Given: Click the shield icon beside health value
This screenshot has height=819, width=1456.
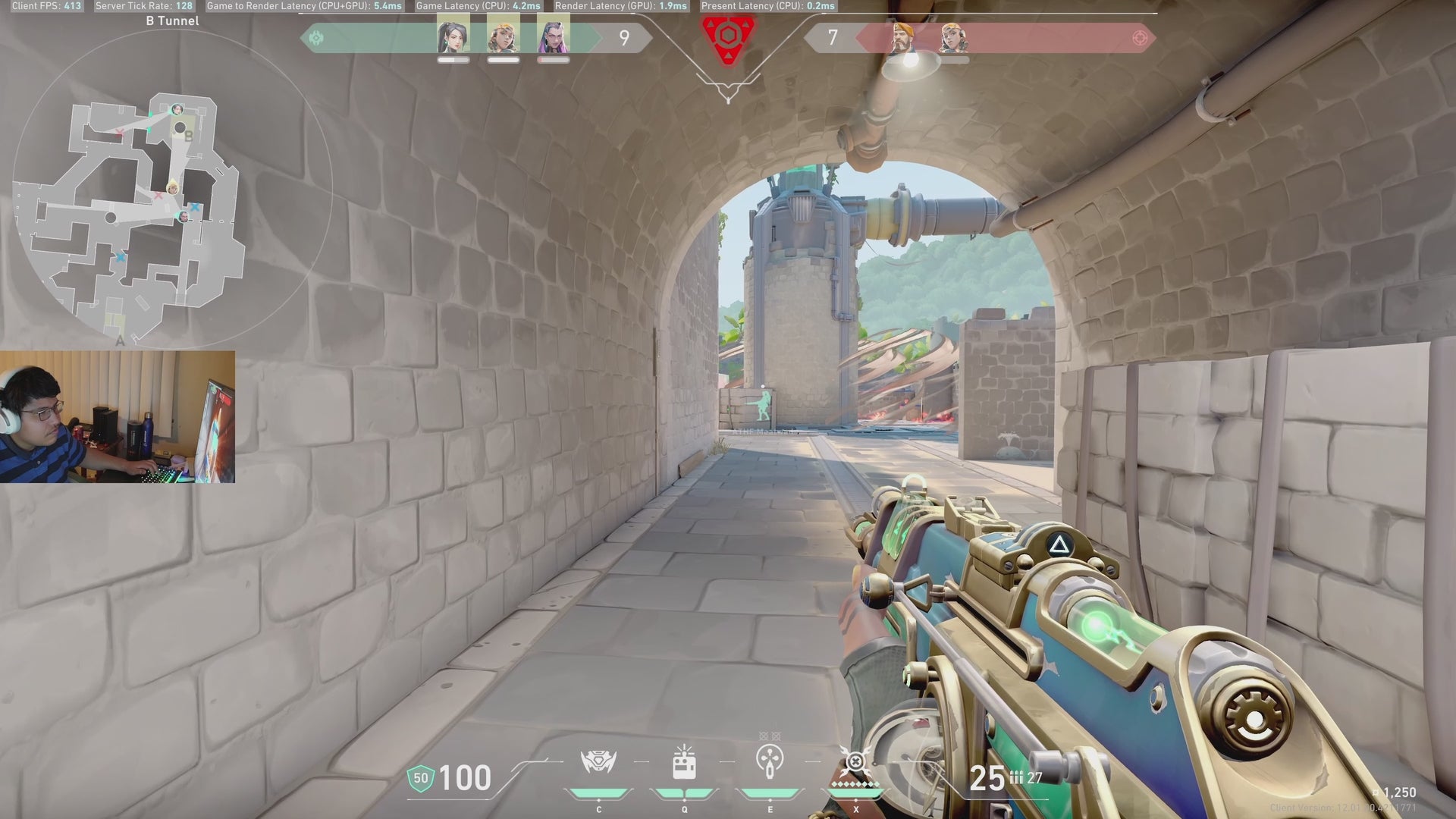Looking at the screenshot, I should [x=422, y=777].
